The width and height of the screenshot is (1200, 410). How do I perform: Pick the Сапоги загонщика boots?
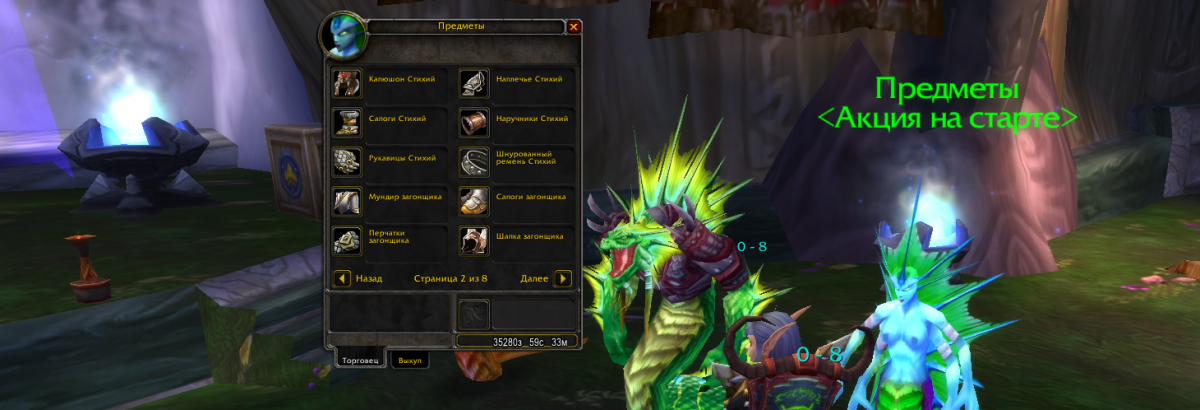click(x=472, y=201)
